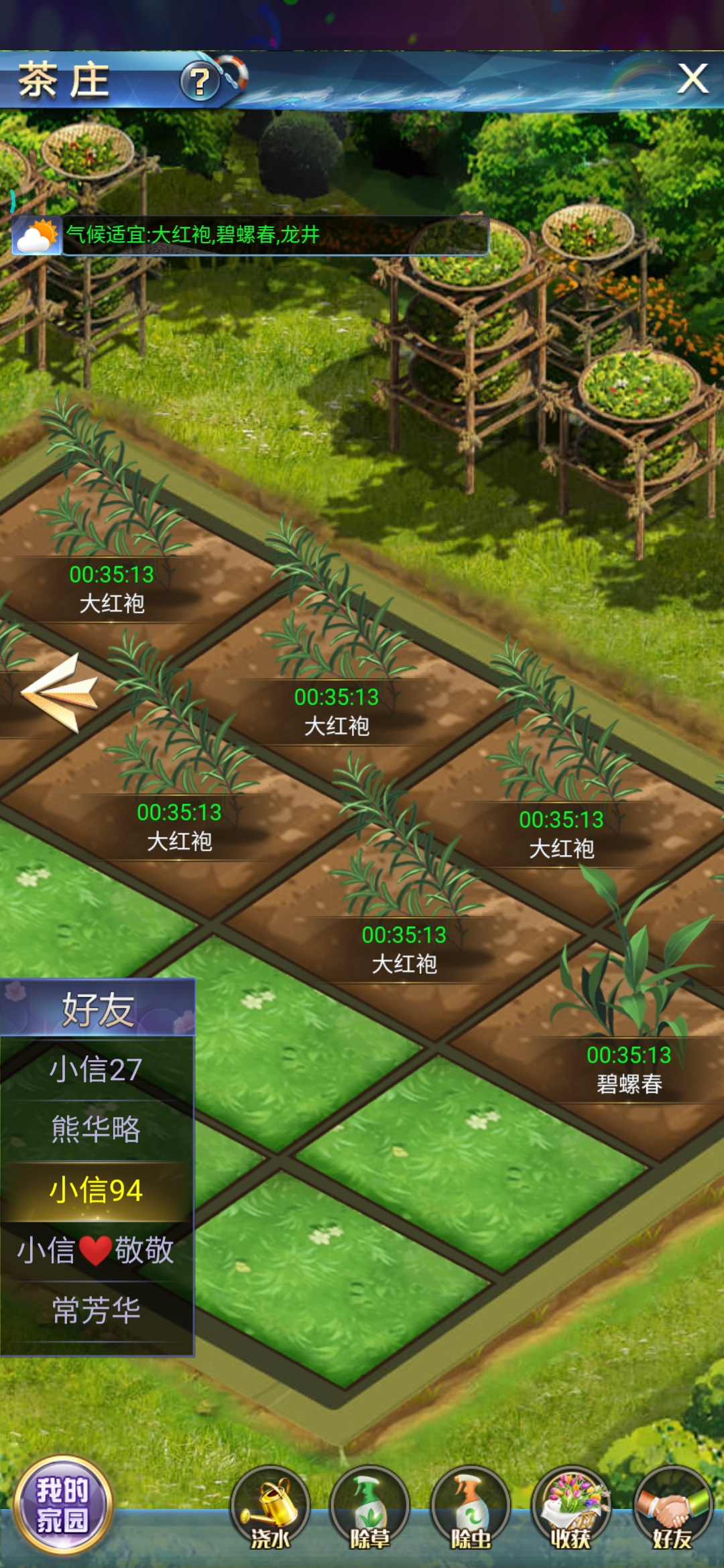Visit friend 熊华略's tea estate
Image resolution: width=724 pixels, height=1568 pixels.
coord(97,1129)
